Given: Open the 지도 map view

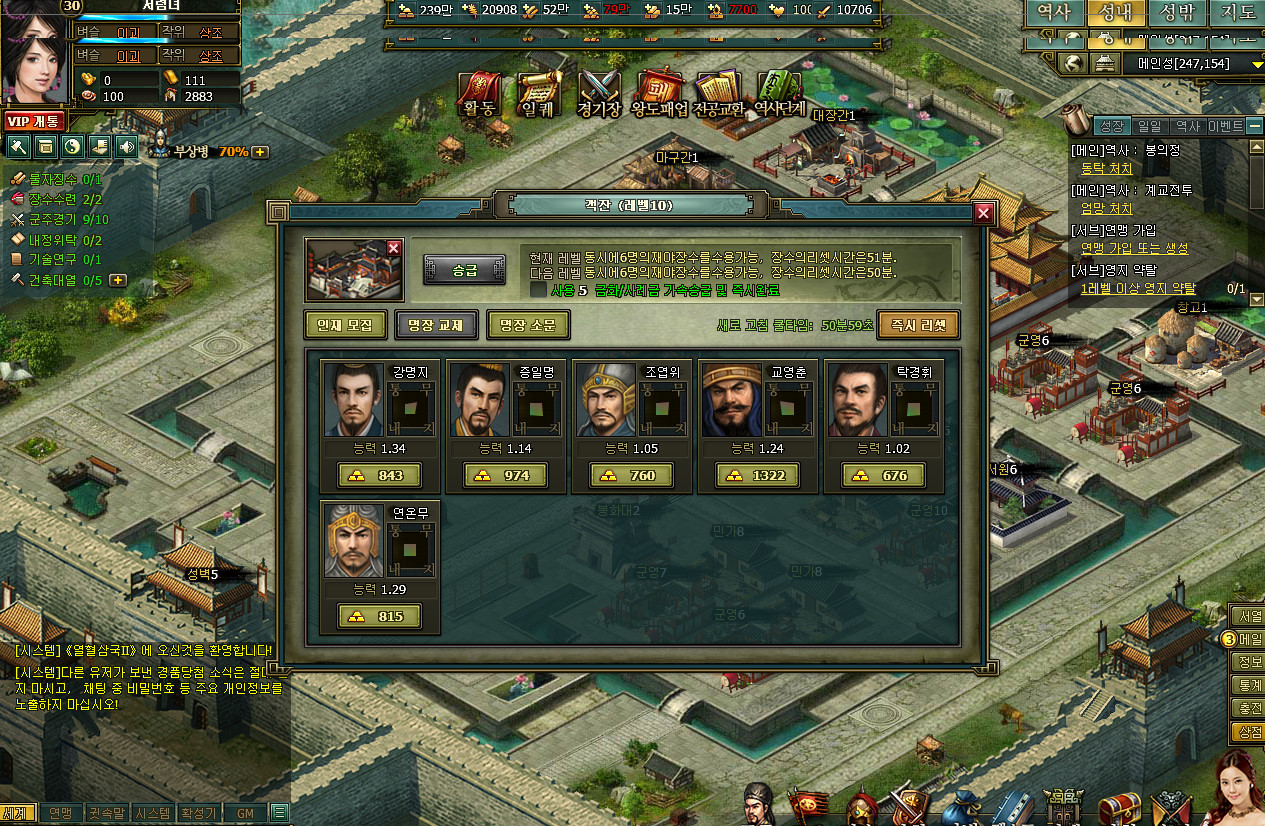Looking at the screenshot, I should [1238, 13].
